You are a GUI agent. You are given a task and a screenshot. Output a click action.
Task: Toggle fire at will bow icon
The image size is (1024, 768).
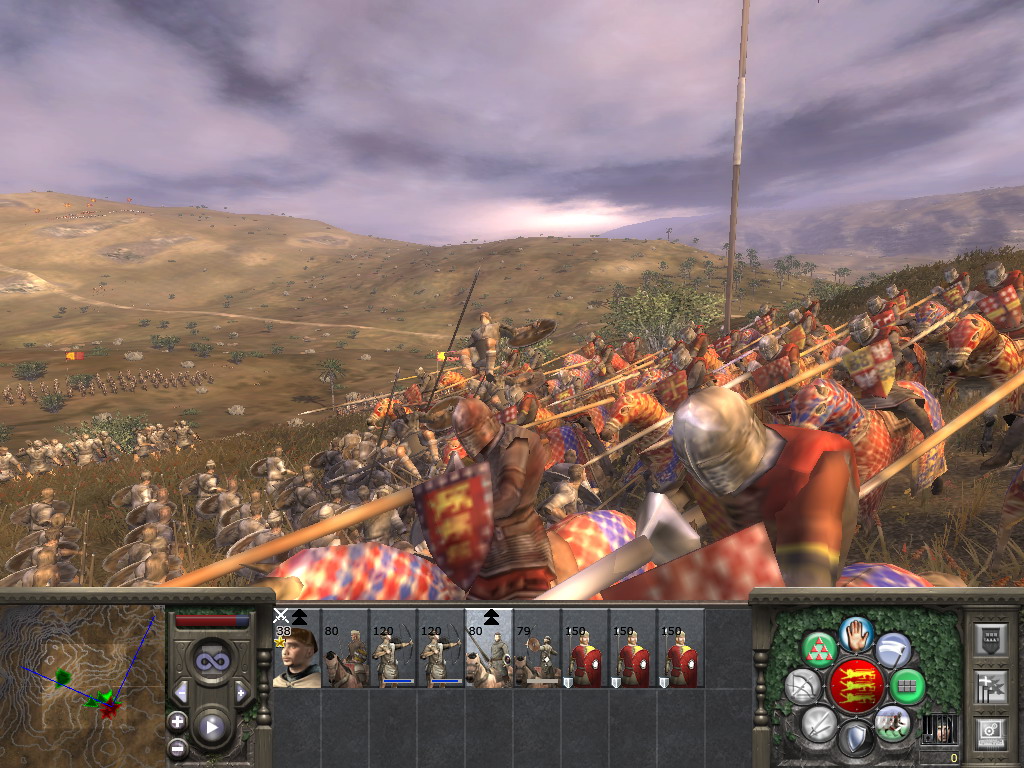coord(801,687)
